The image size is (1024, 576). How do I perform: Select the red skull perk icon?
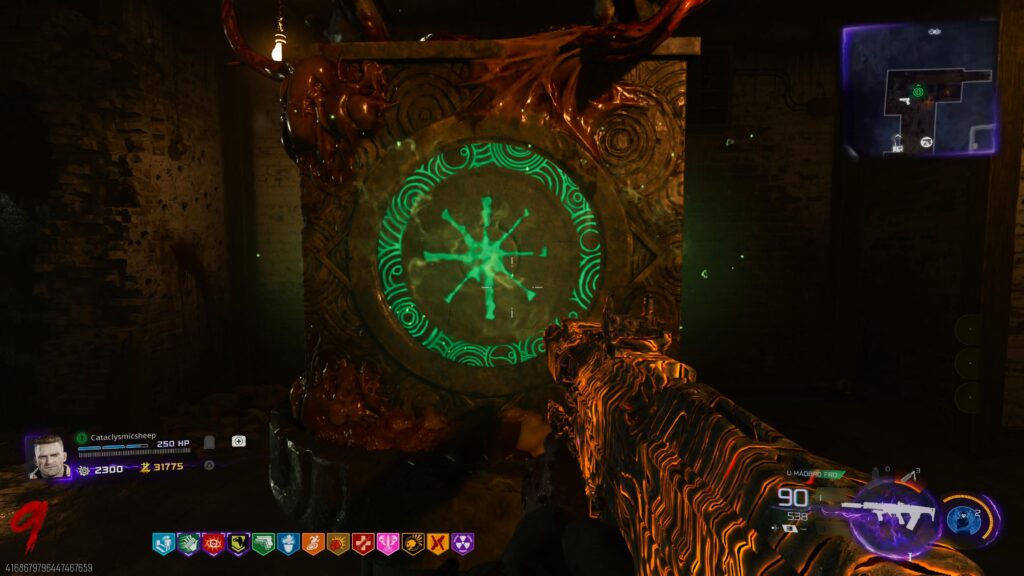(213, 544)
